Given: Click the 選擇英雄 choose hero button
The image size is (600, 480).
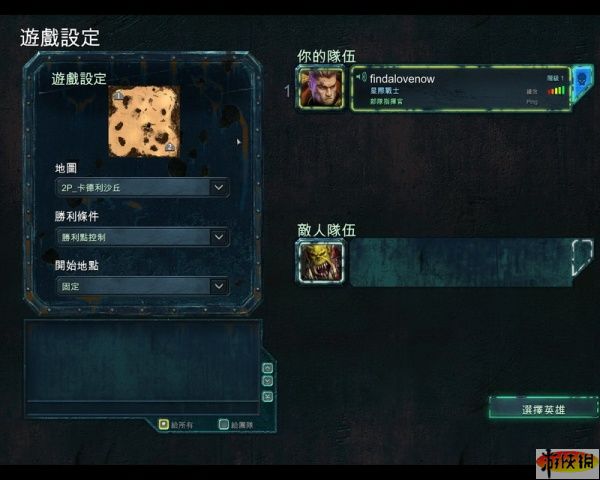Looking at the screenshot, I should 543,409.
